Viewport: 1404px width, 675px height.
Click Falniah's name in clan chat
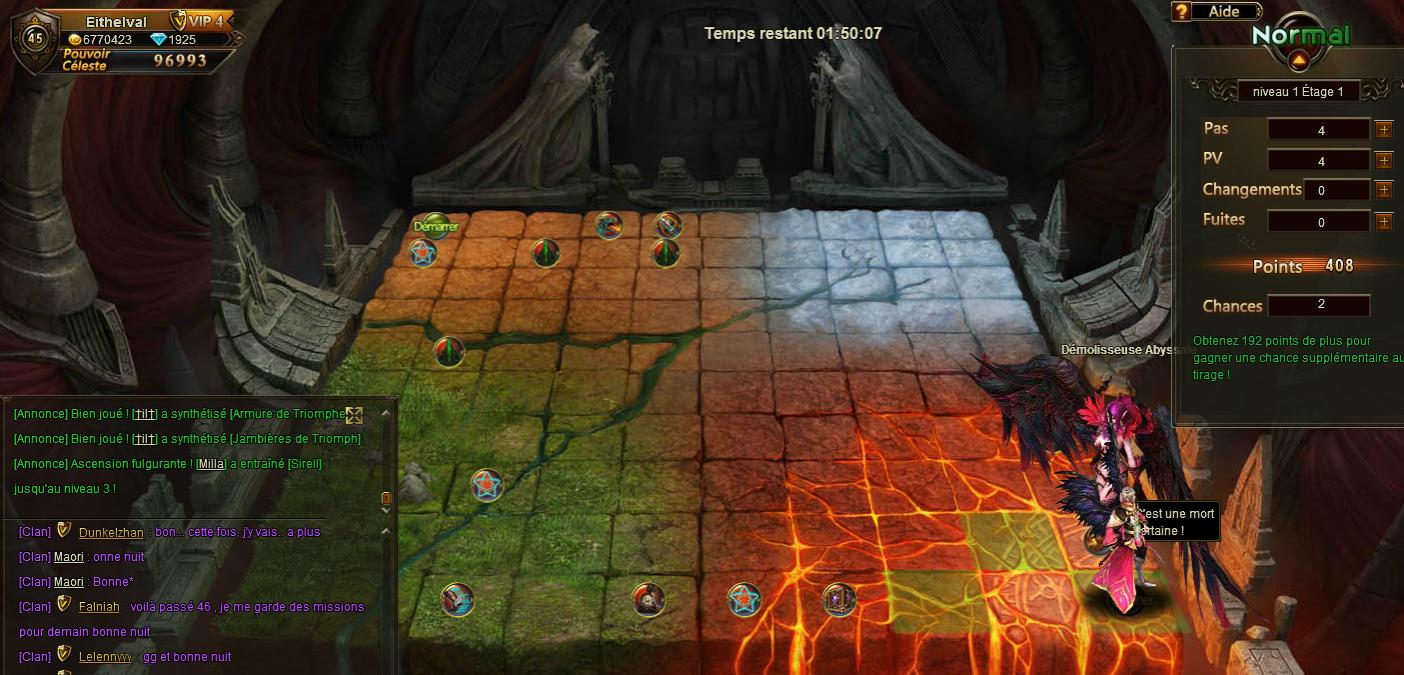(x=99, y=606)
